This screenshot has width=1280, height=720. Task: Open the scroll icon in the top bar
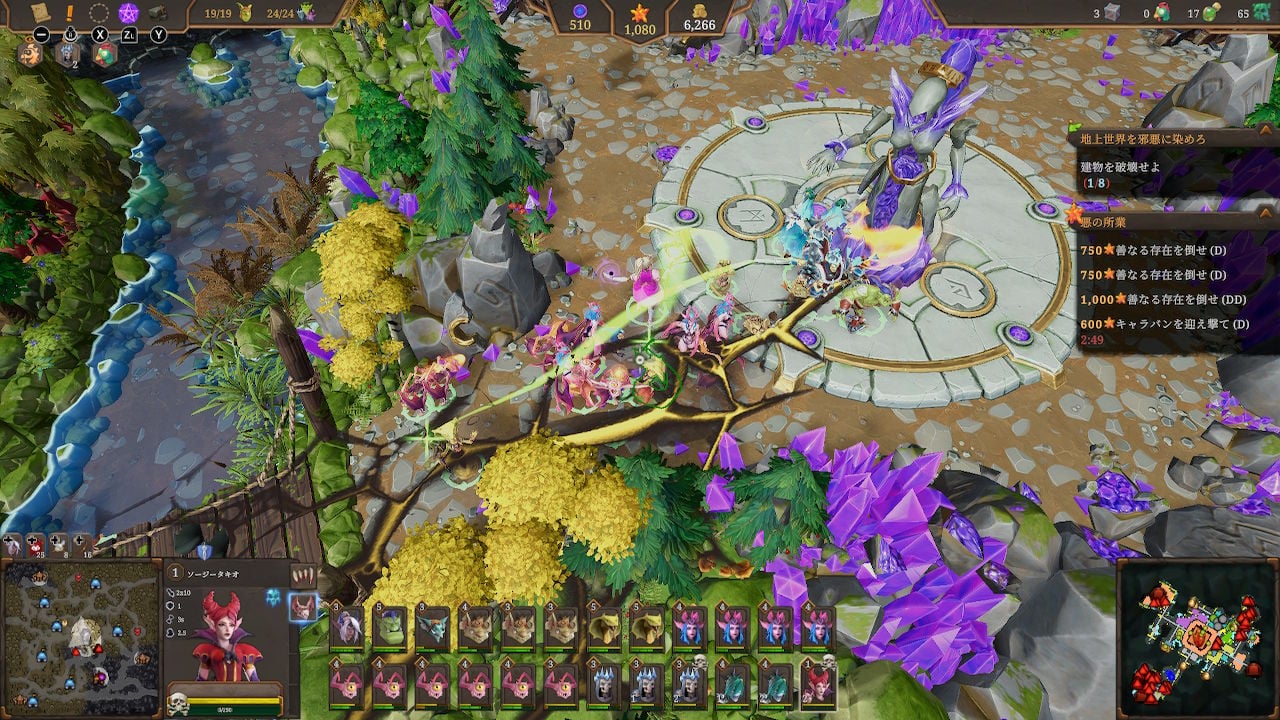(41, 13)
